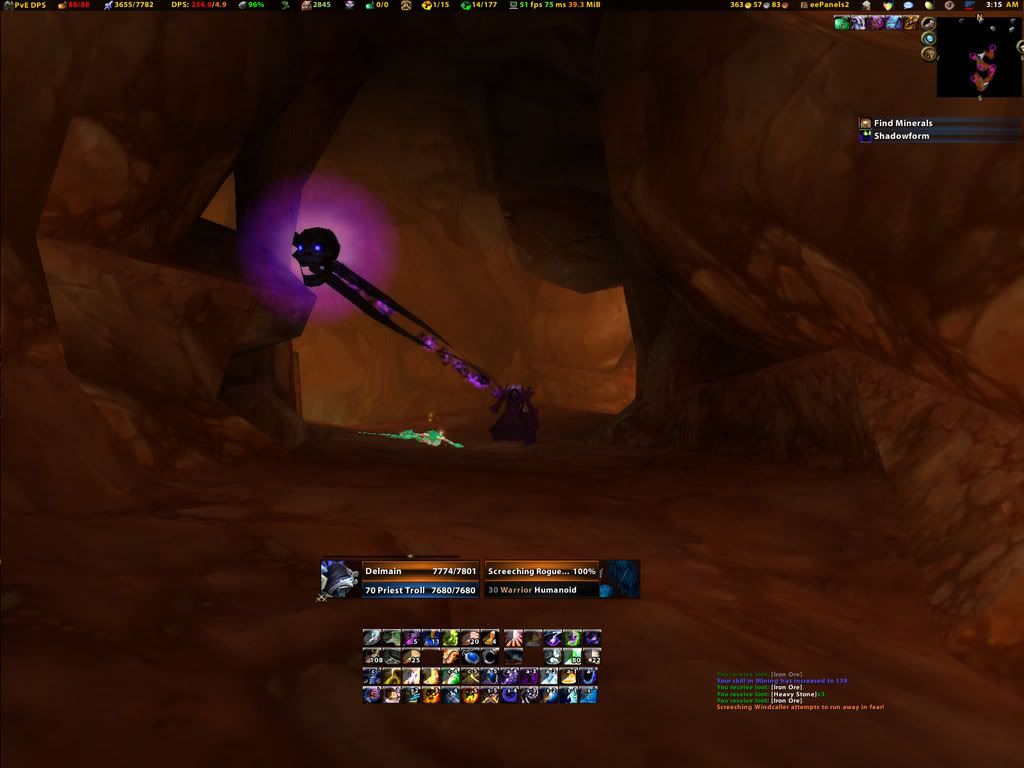Click the green buff icon beside minimap
Screen dimensions: 1024x768
842,23
